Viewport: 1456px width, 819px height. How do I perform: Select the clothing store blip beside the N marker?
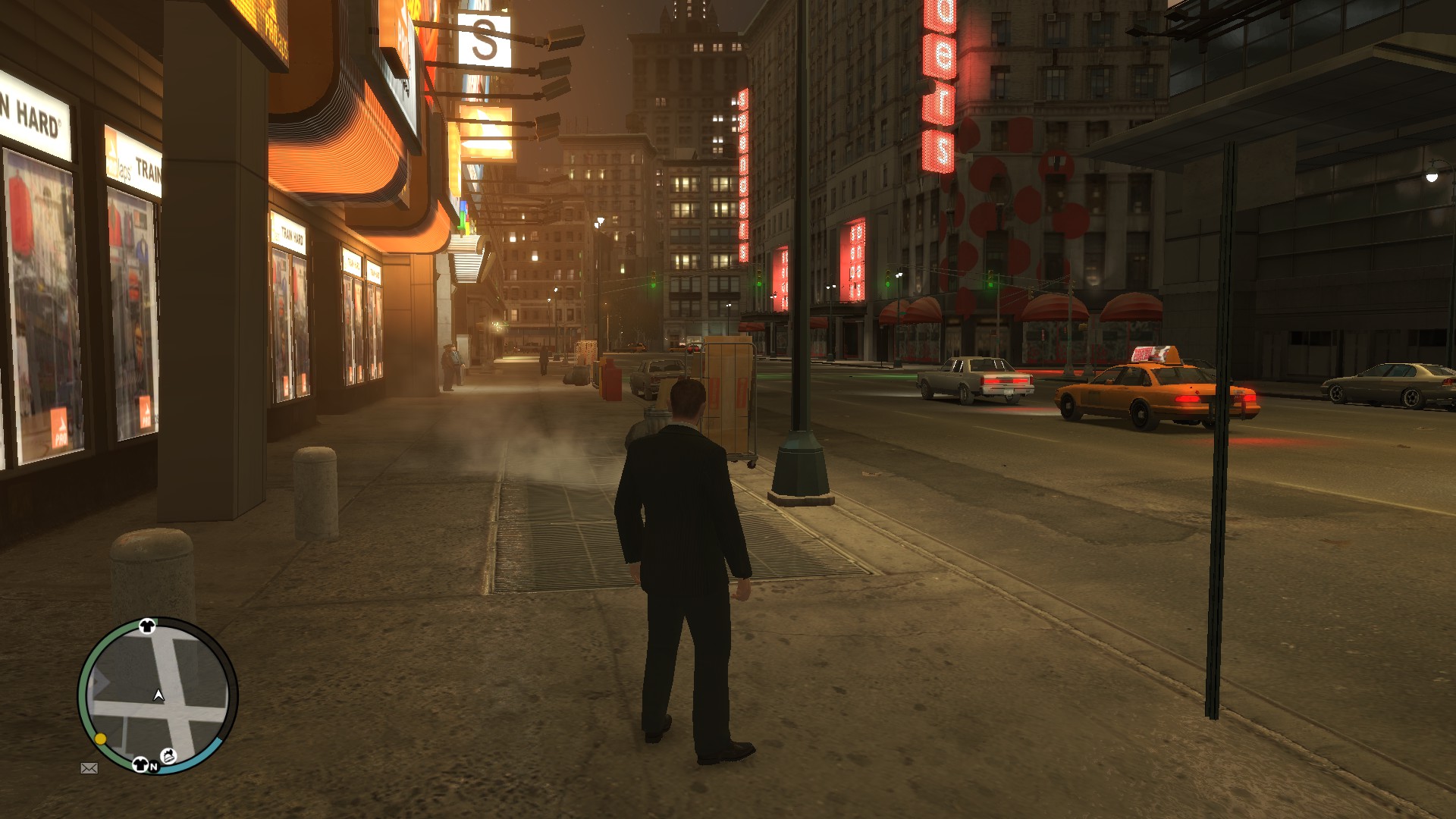(140, 764)
